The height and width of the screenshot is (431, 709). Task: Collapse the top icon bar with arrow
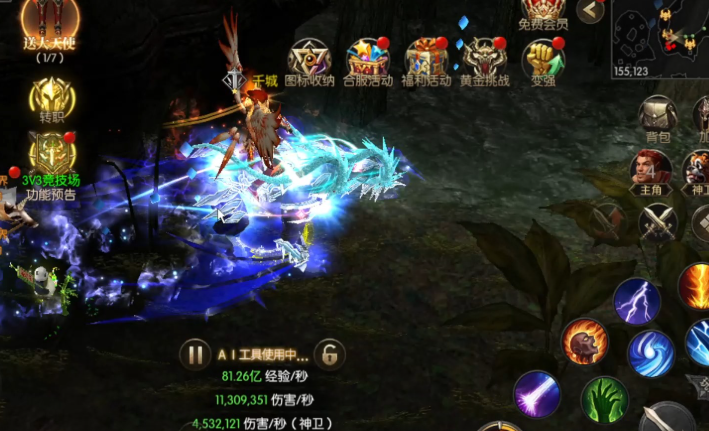(591, 11)
